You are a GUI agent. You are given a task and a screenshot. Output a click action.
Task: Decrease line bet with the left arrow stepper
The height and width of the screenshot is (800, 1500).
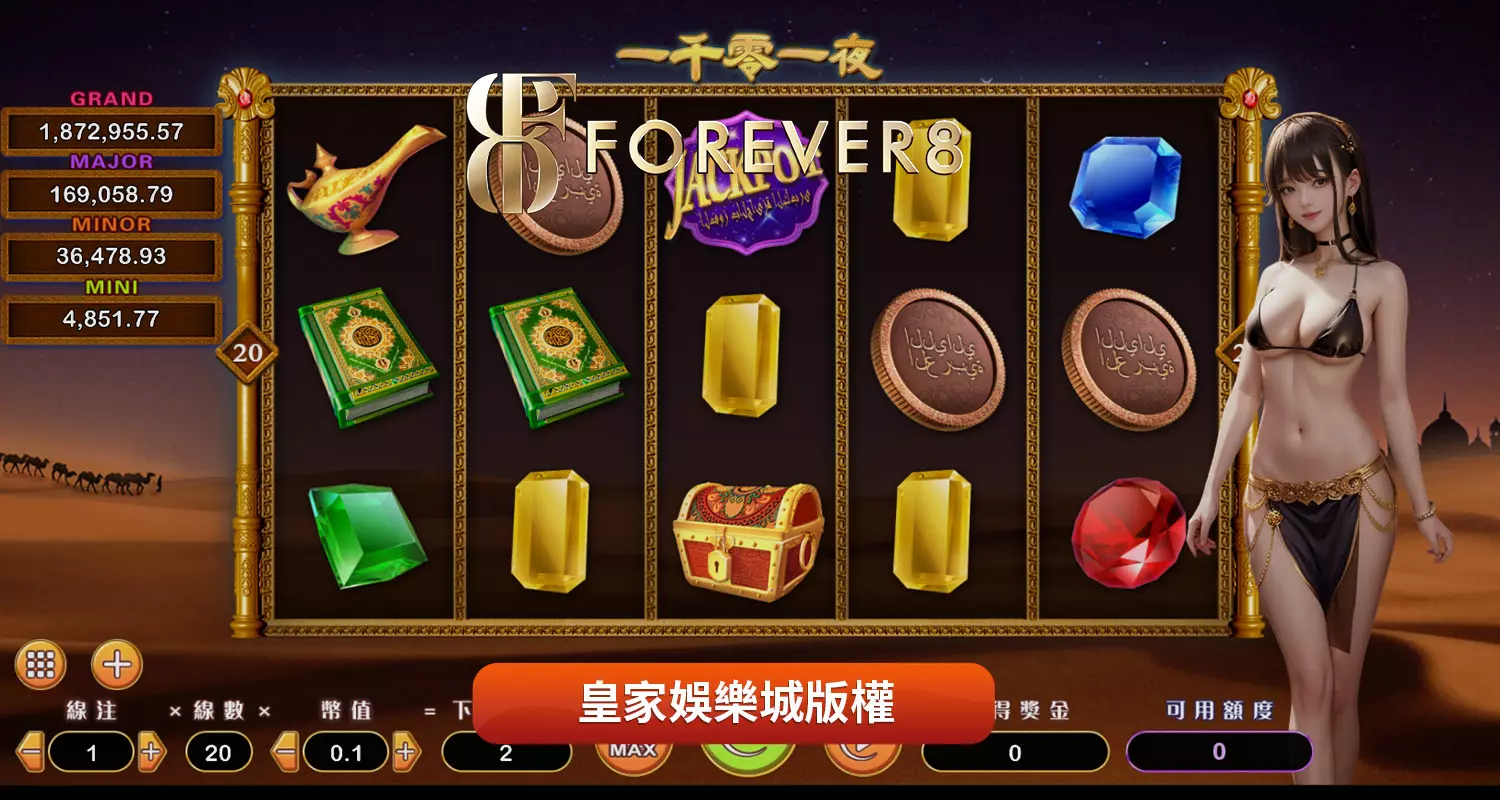coord(30,754)
